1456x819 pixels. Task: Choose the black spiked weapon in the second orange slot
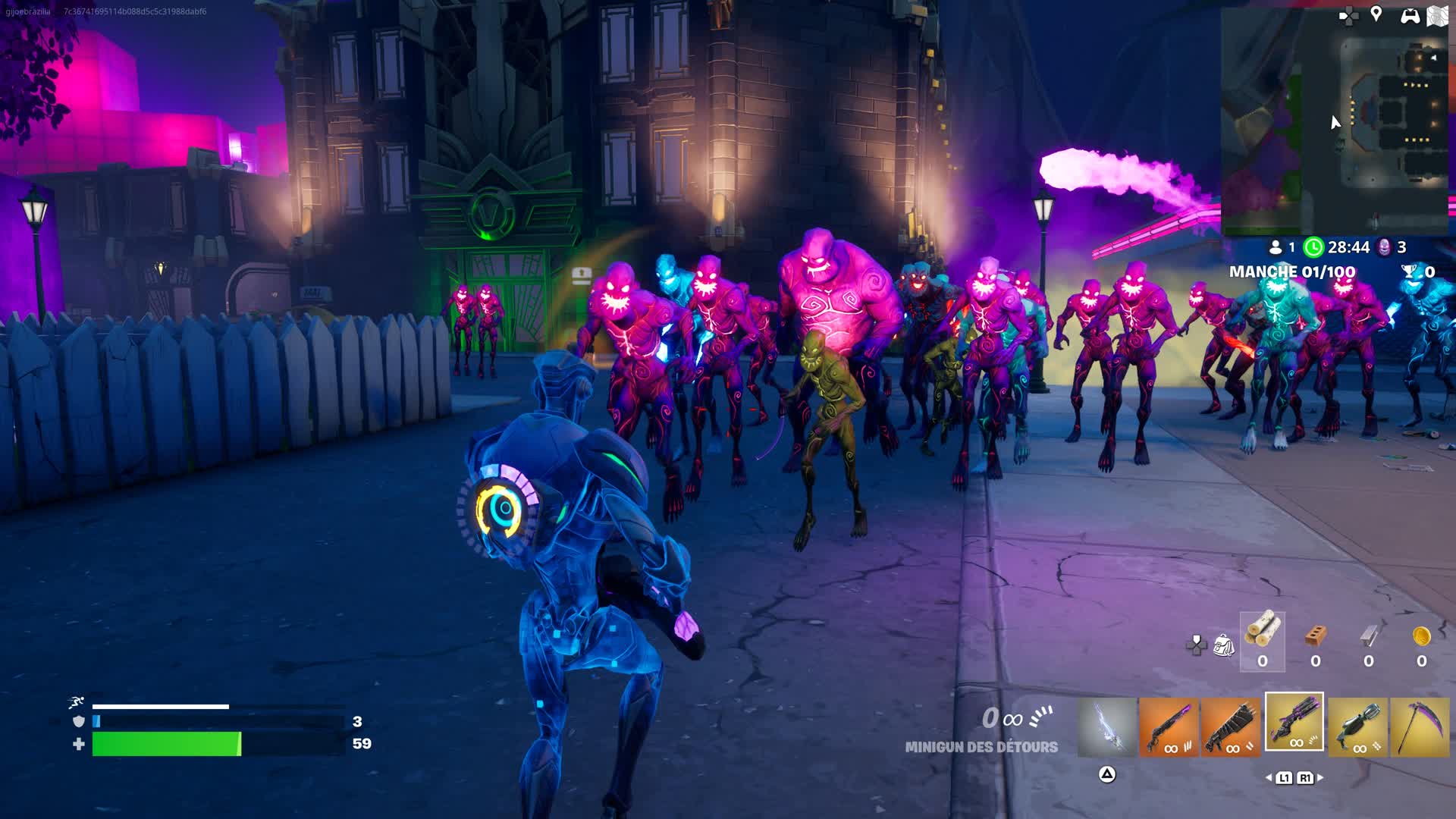pyautogui.click(x=1231, y=727)
